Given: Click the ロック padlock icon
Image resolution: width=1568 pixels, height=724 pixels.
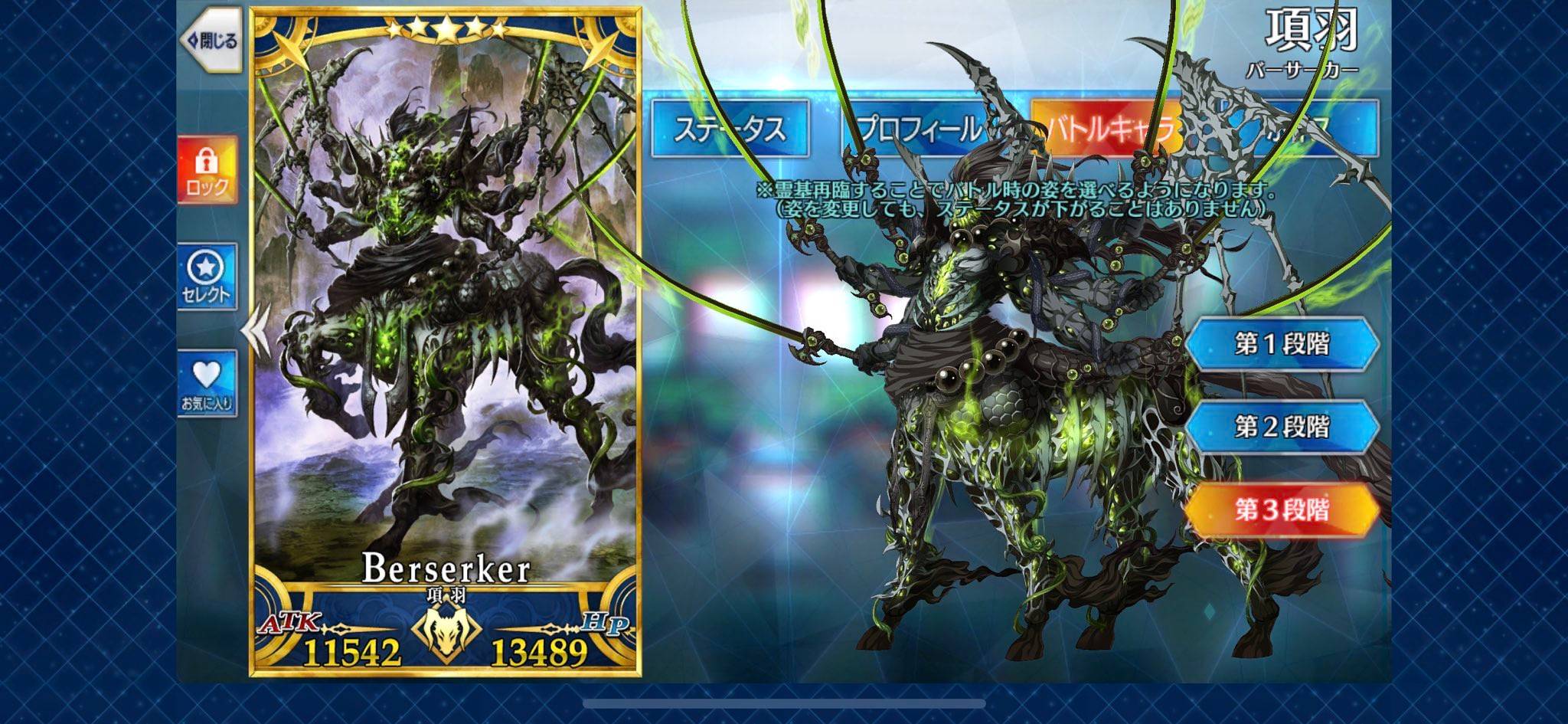Looking at the screenshot, I should [x=207, y=159].
